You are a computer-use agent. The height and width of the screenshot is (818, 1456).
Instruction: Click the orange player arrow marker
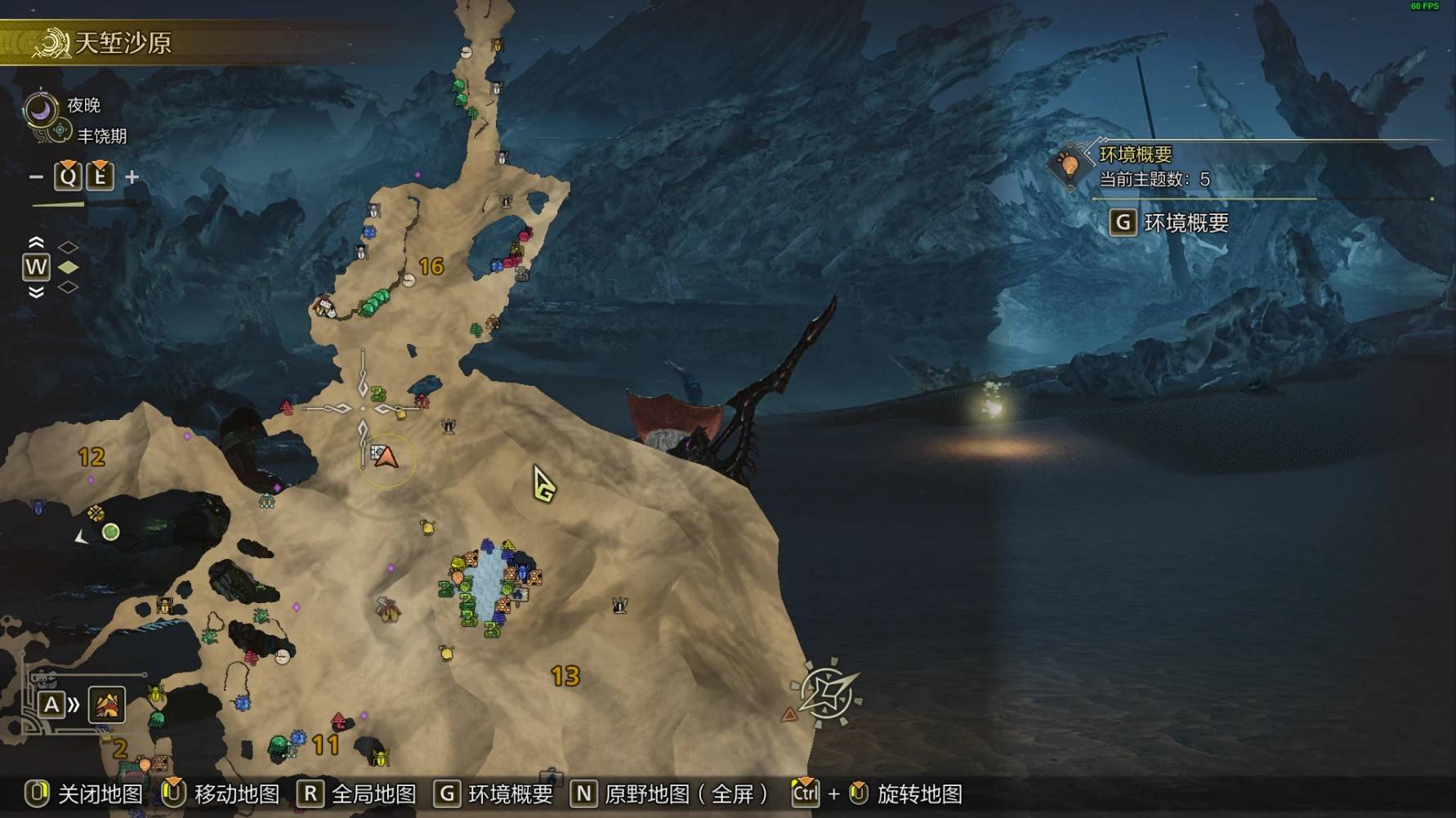386,457
